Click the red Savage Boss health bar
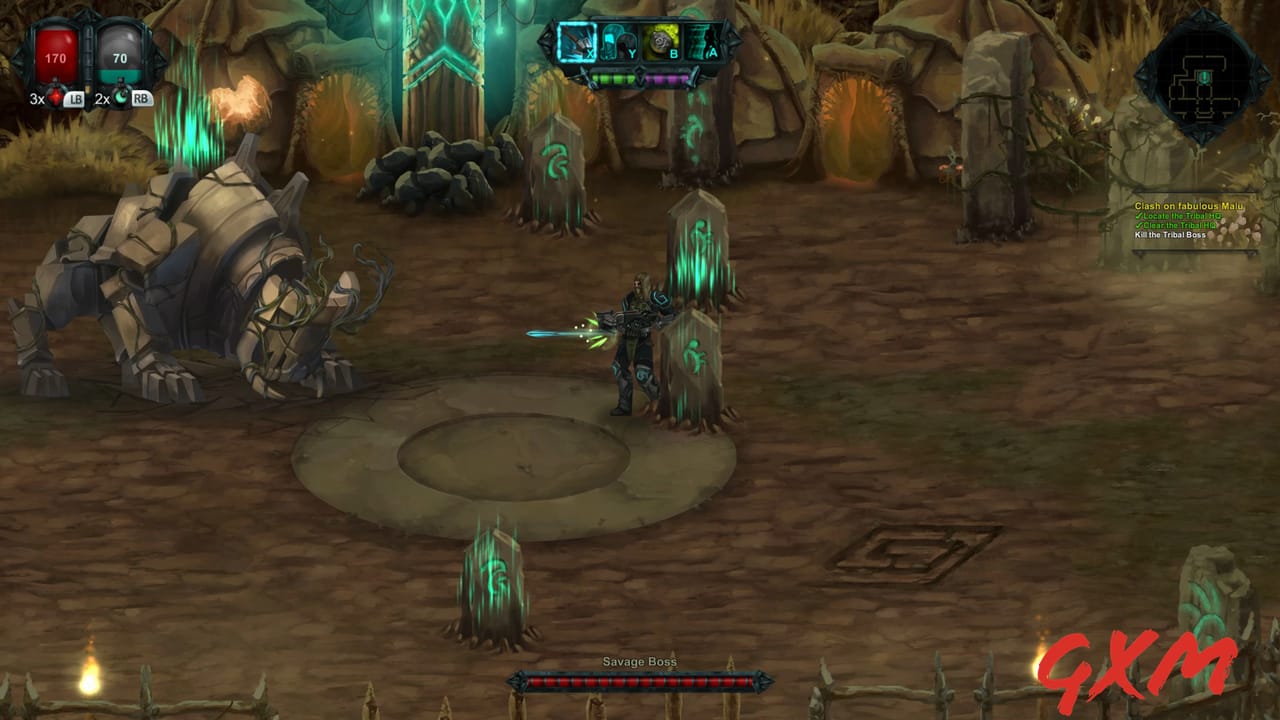The height and width of the screenshot is (720, 1280). click(639, 681)
